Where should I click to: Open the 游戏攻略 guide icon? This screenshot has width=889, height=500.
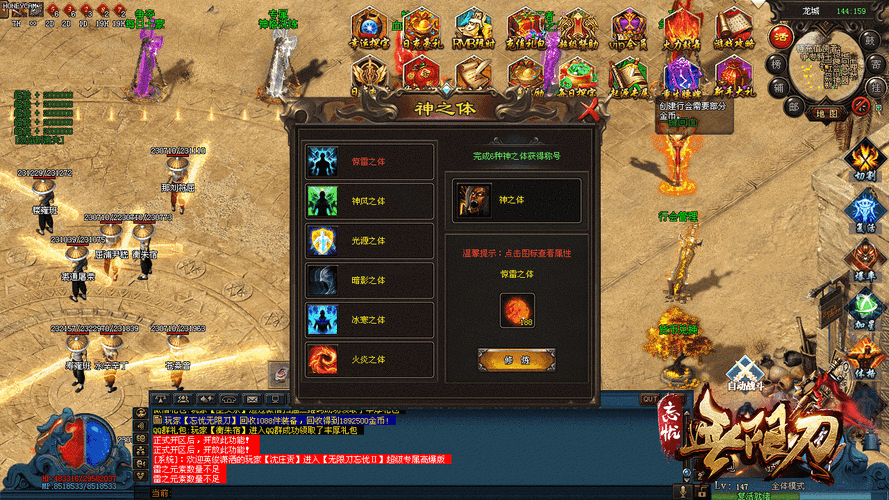tap(733, 28)
